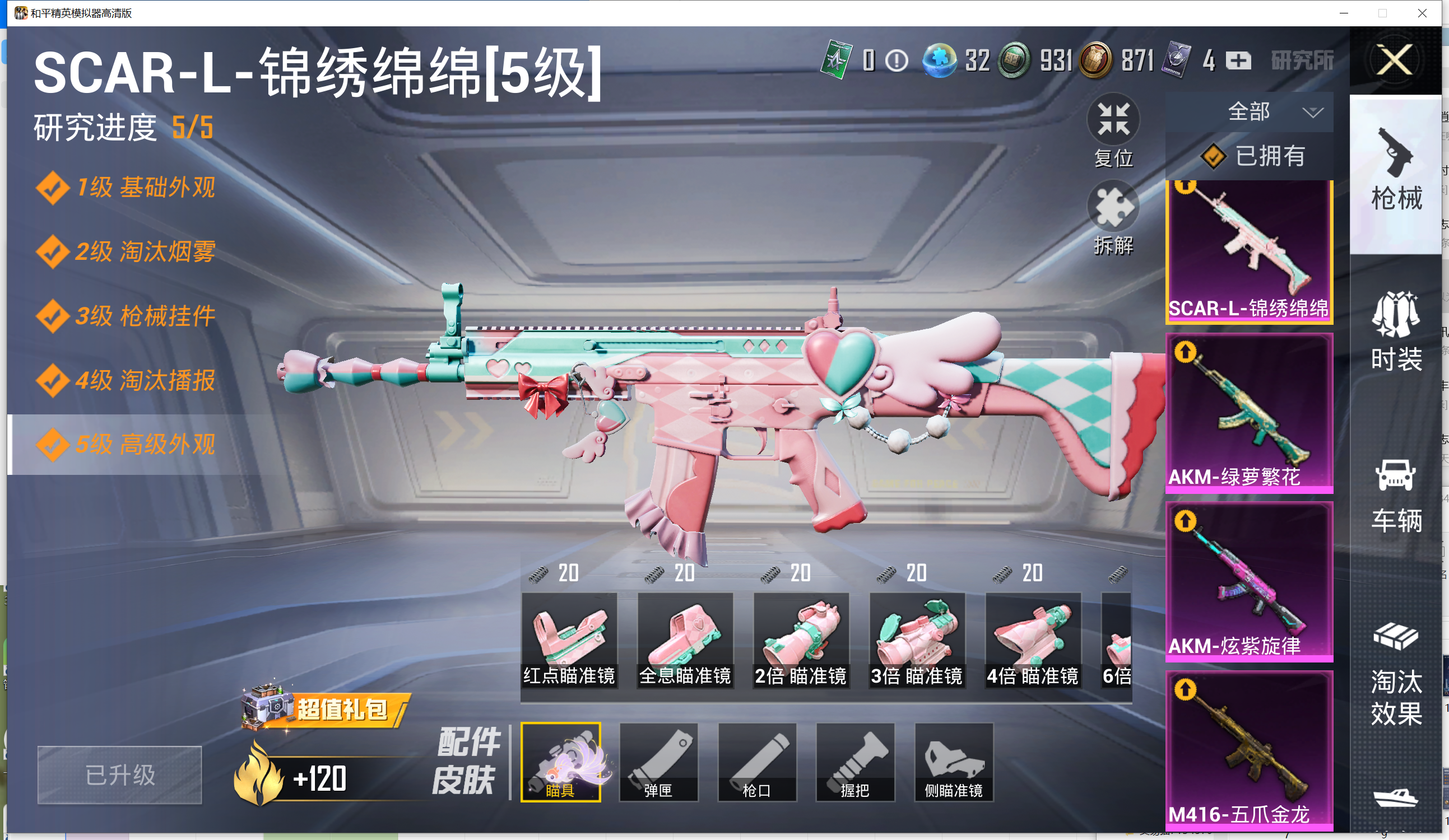Choose the AKM-炫紫旋律 skin thumbnail
1449x840 pixels.
pyautogui.click(x=1249, y=581)
